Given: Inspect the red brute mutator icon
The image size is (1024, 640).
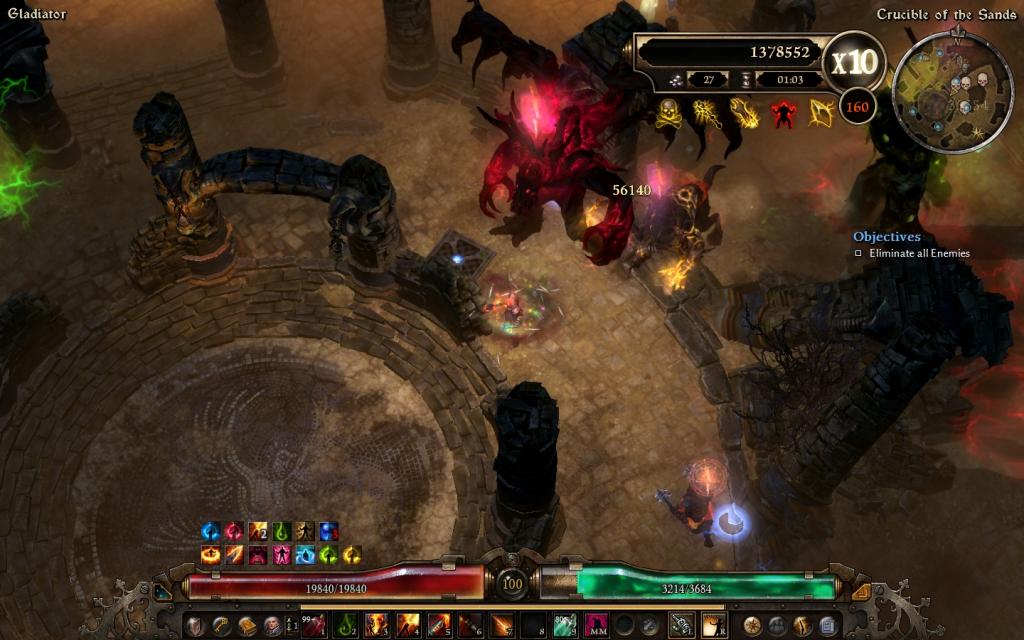Looking at the screenshot, I should (783, 112).
